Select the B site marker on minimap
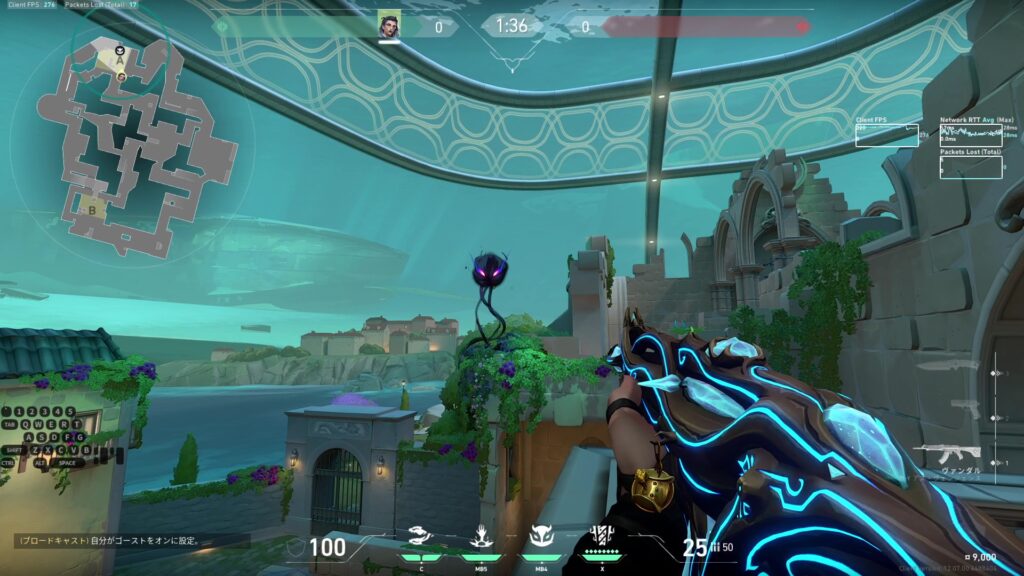This screenshot has height=576, width=1024. click(93, 211)
